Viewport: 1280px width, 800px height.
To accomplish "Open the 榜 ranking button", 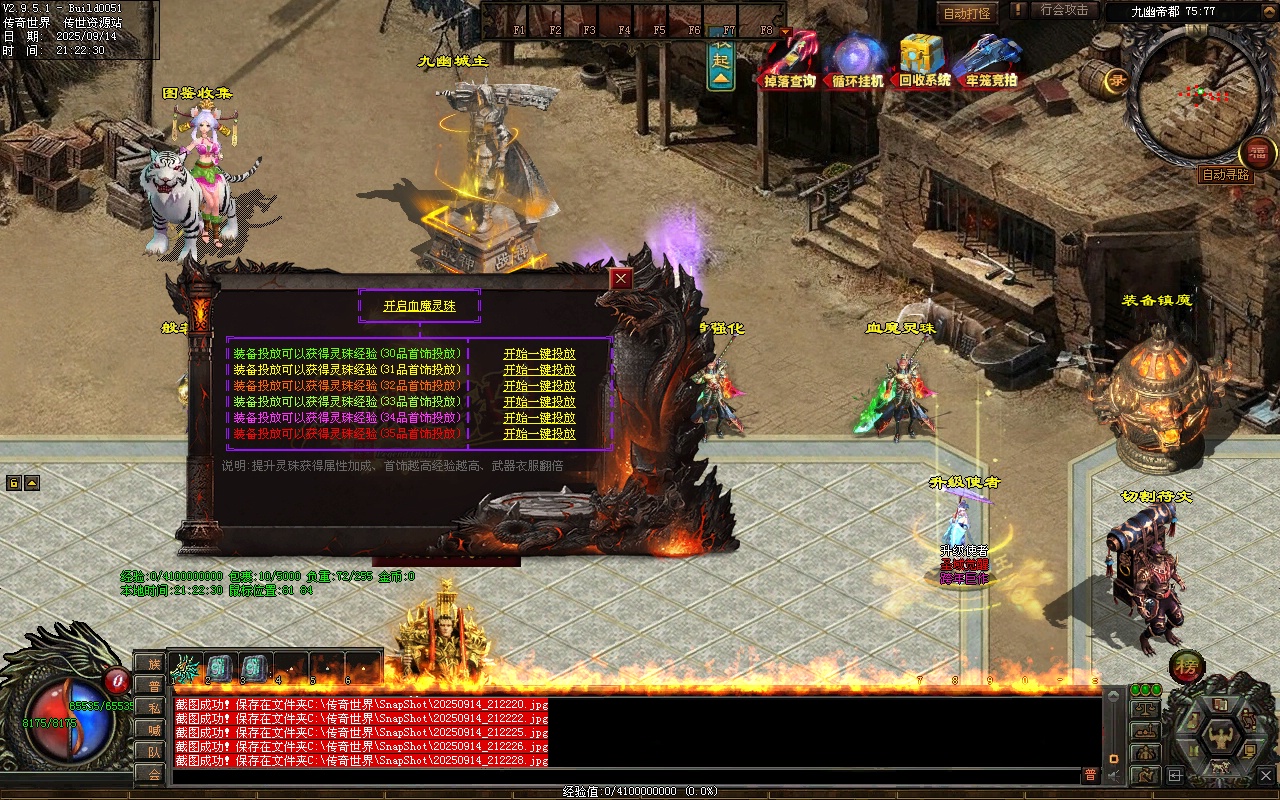I will 1187,665.
